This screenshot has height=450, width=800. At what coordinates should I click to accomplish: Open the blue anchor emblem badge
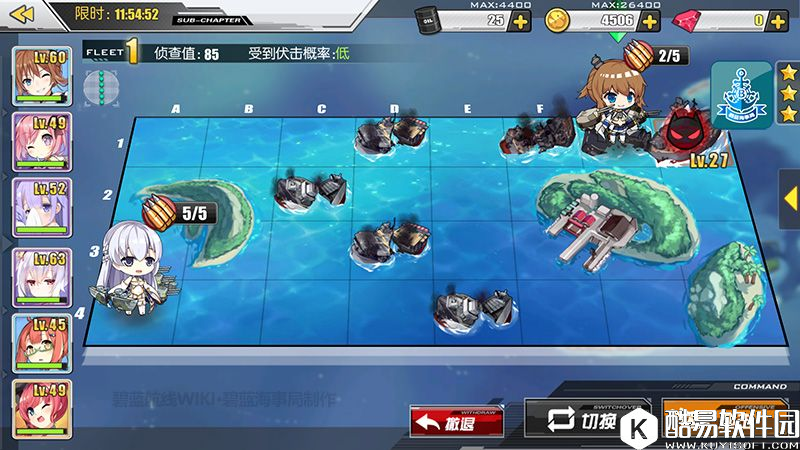tap(741, 94)
